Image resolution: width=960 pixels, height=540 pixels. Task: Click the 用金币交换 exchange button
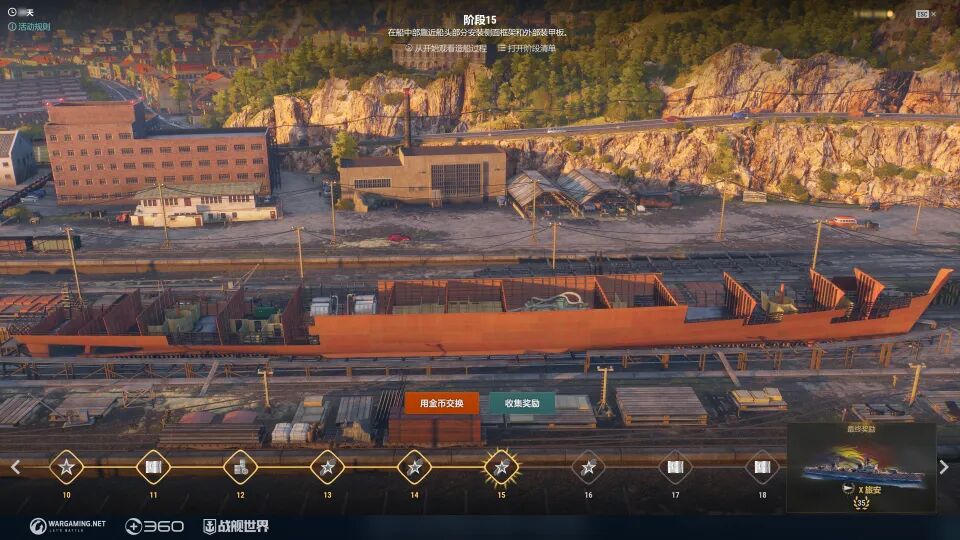(x=441, y=403)
